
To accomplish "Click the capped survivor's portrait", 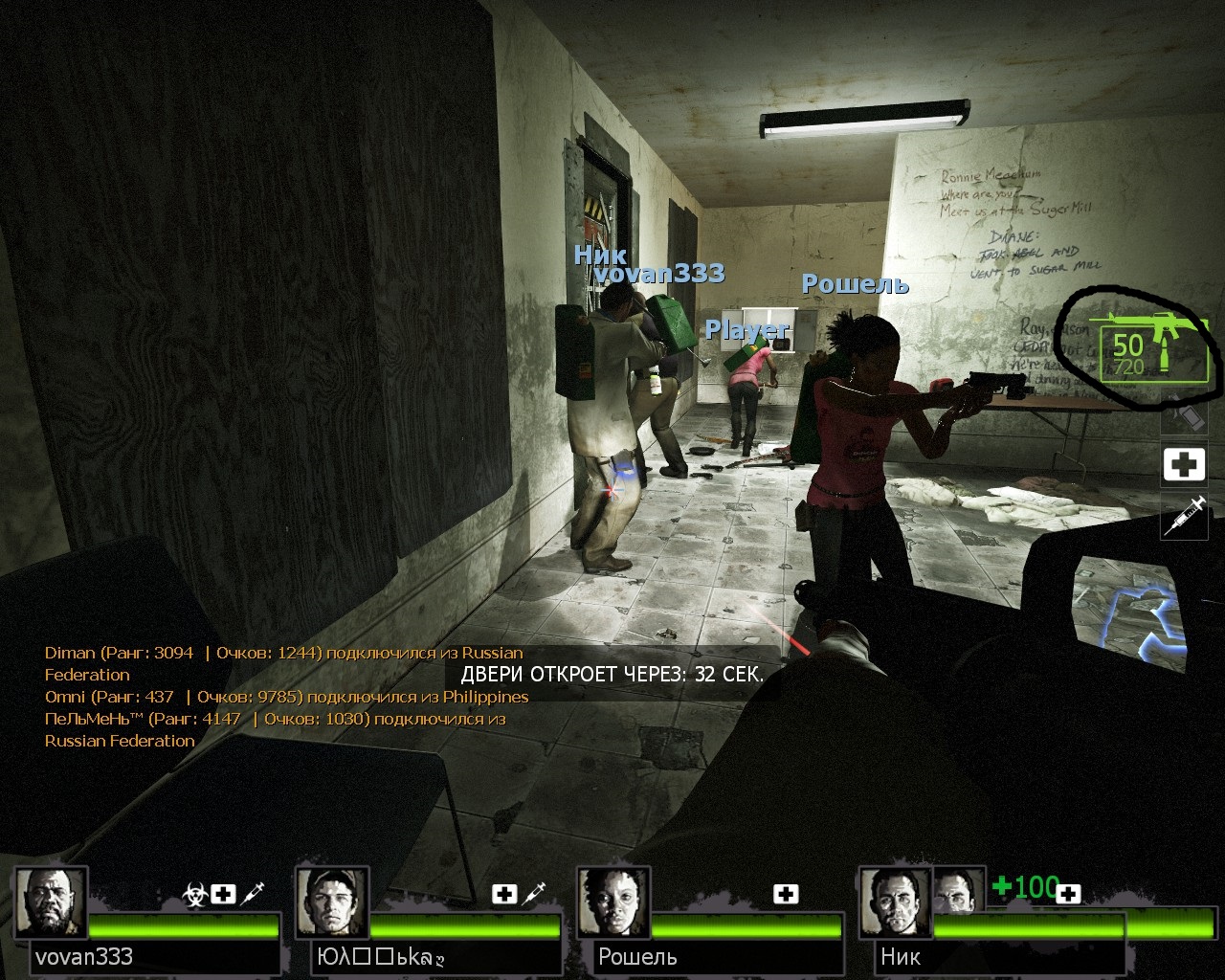I will click(332, 904).
